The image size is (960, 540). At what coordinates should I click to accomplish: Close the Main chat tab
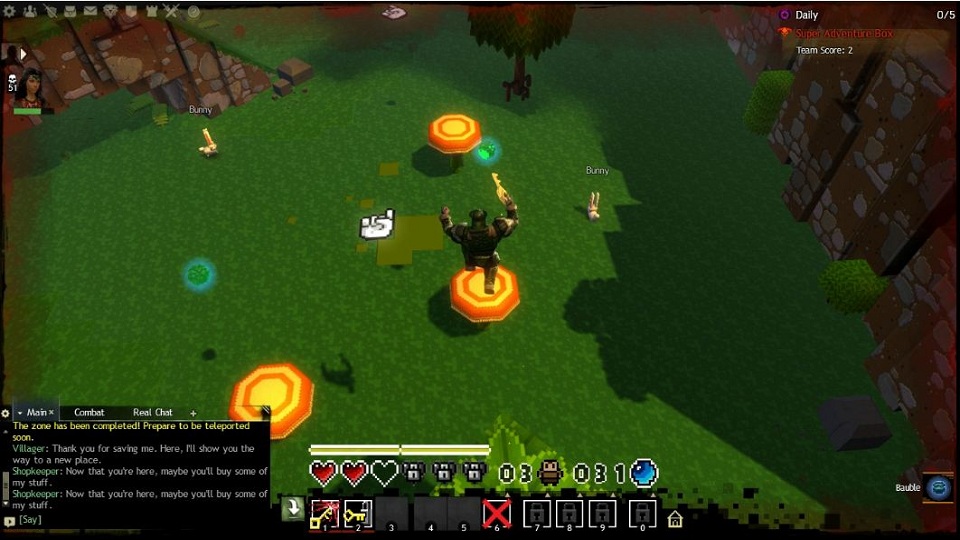point(52,413)
